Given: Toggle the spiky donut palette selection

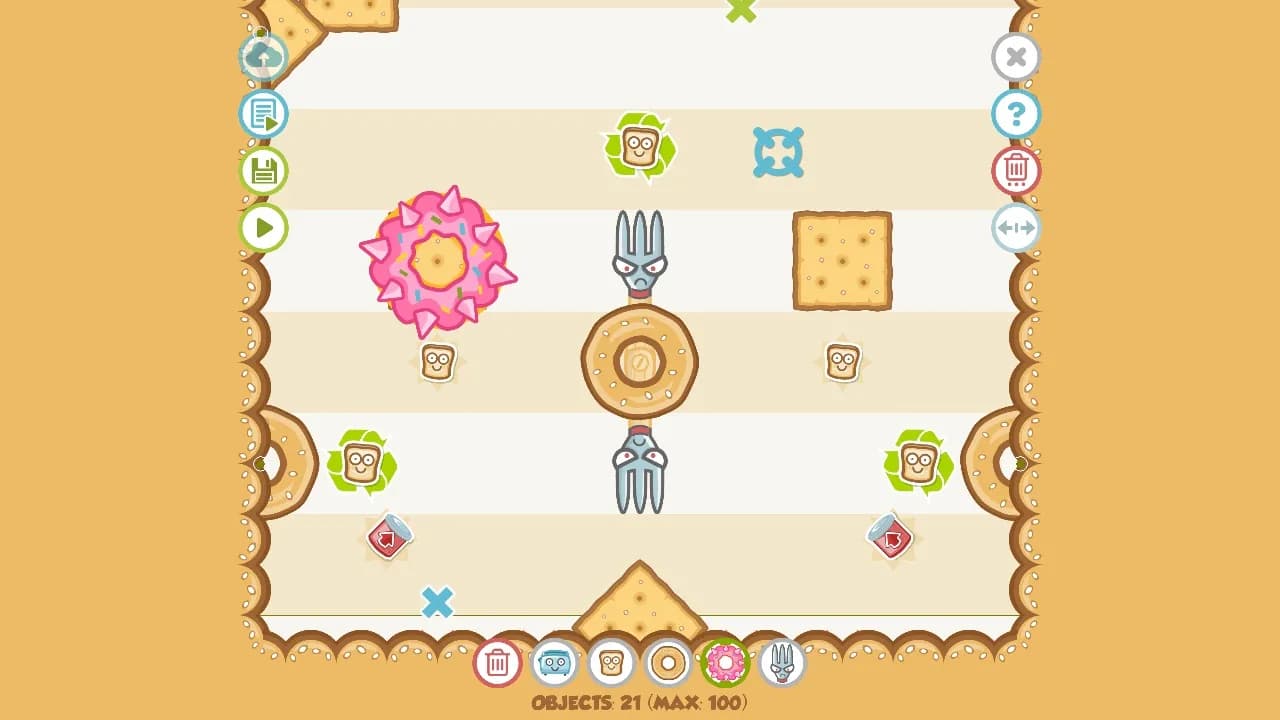Looking at the screenshot, I should coord(724,663).
